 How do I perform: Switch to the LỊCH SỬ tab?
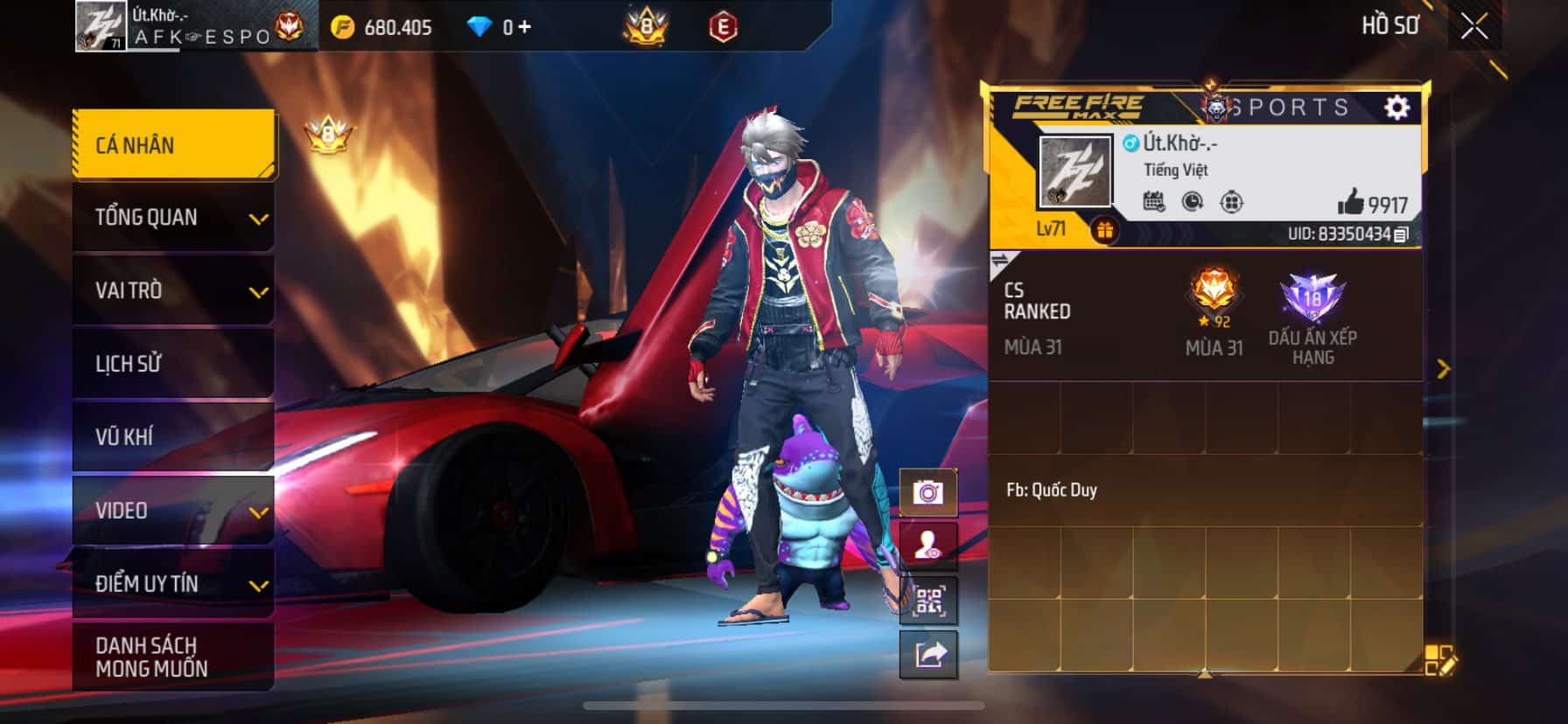(x=173, y=364)
